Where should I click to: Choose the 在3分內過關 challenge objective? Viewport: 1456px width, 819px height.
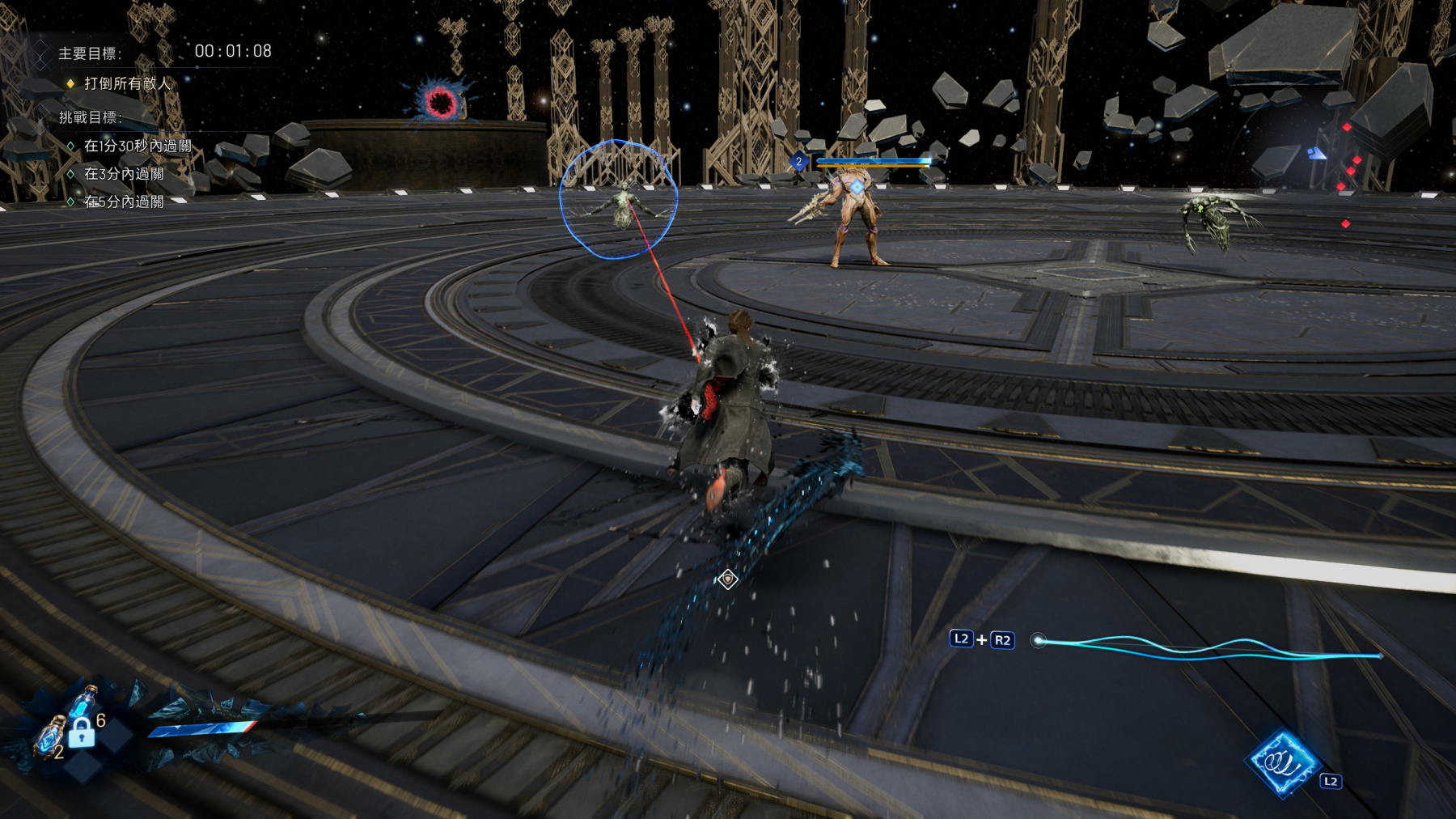(x=124, y=174)
